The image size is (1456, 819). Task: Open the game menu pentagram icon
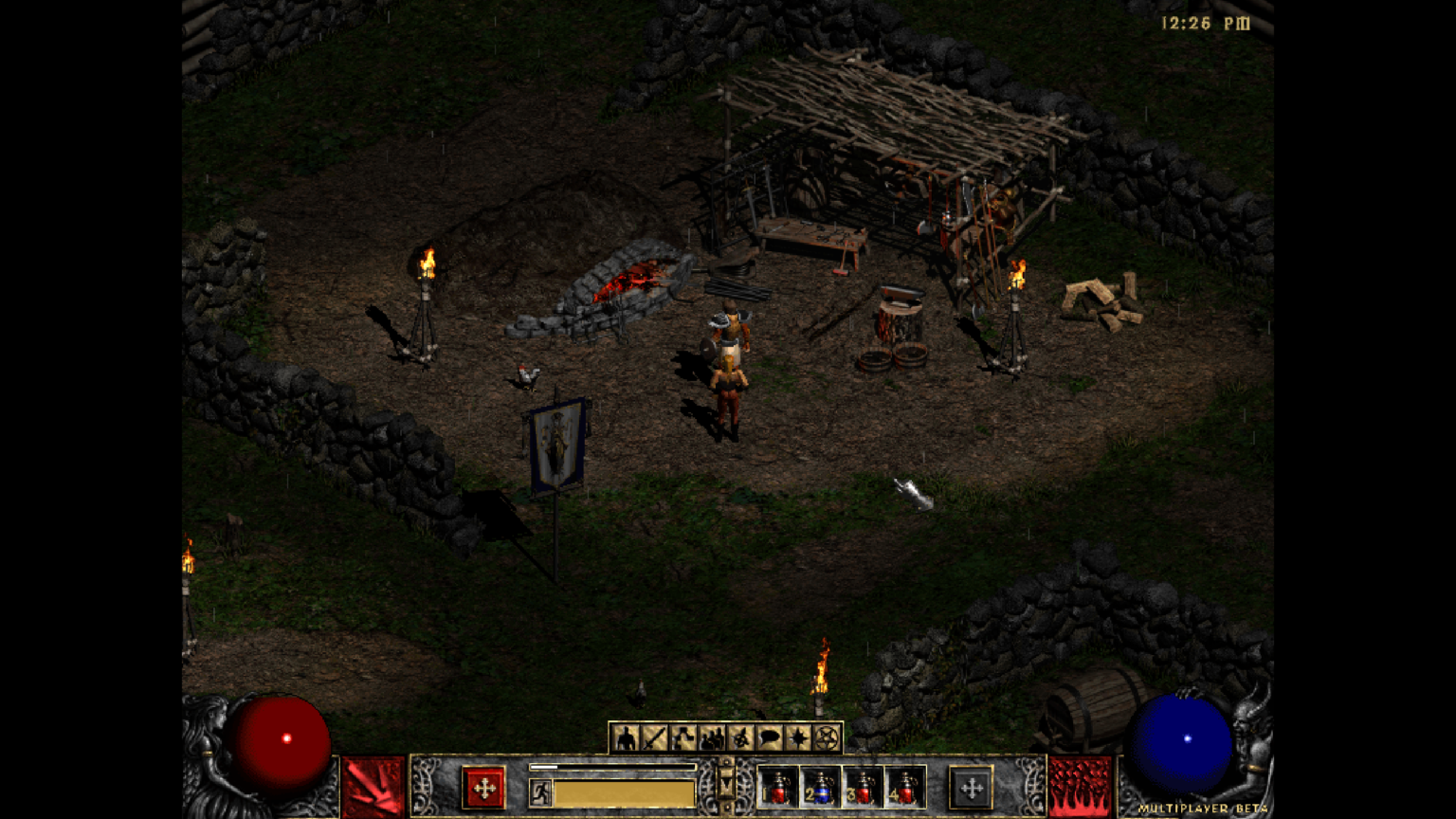coord(826,737)
